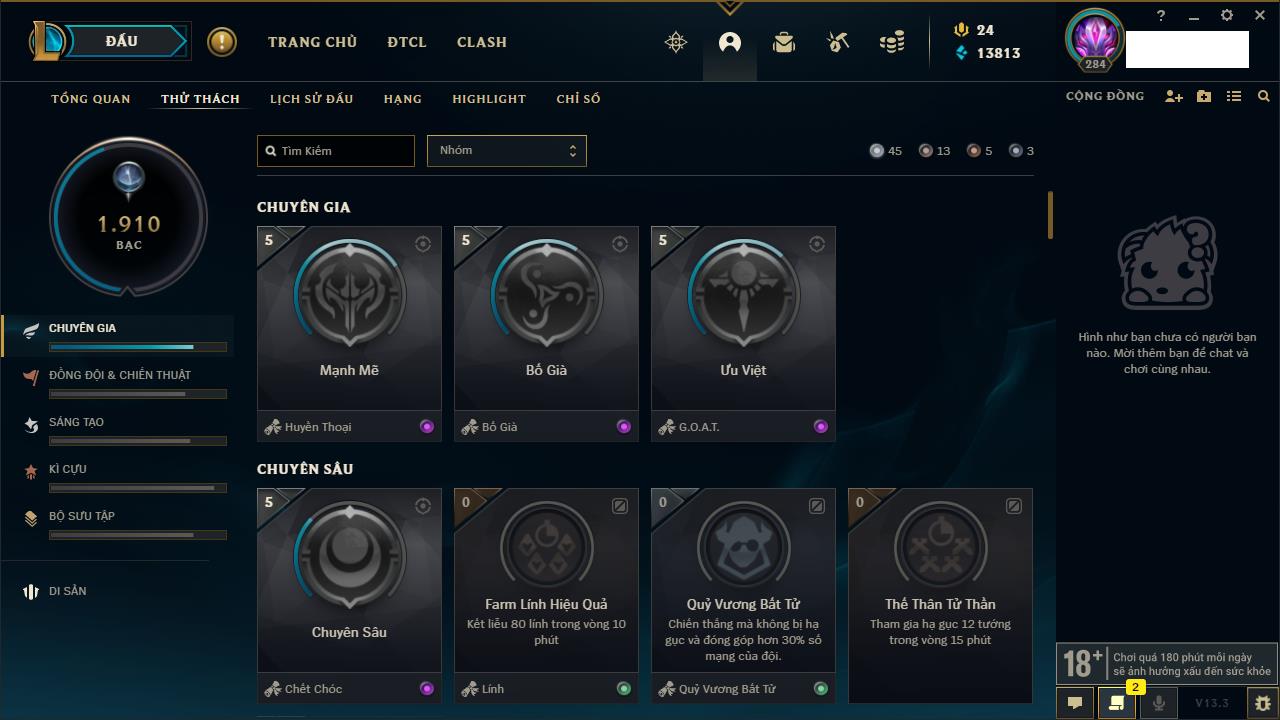
Task: View the CHỈ SỐ tab
Action: tap(578, 99)
